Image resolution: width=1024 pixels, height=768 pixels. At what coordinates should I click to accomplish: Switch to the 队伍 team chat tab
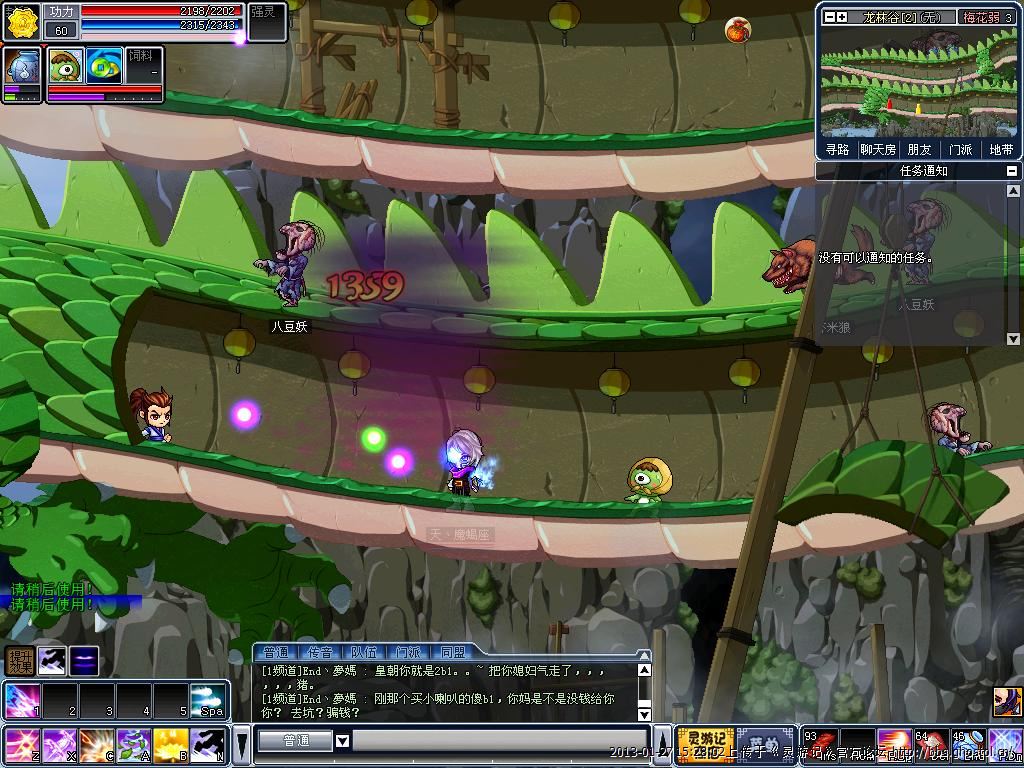(365, 653)
